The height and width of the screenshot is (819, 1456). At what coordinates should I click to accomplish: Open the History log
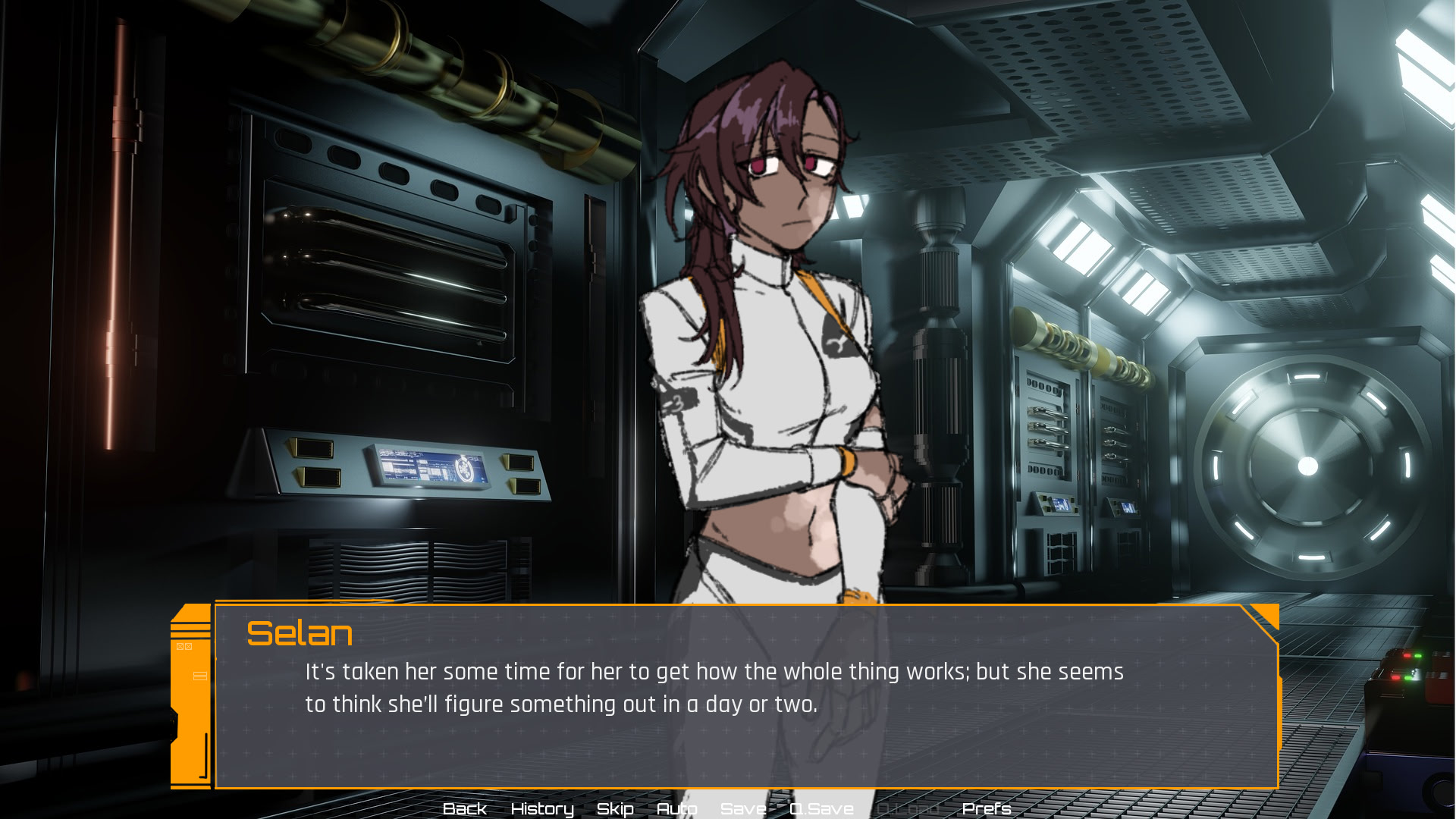coord(541,808)
